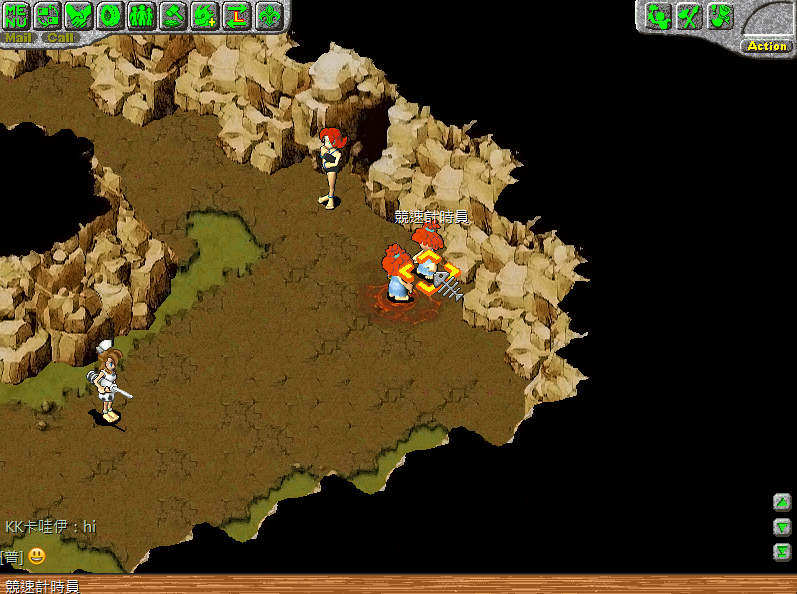Click the exclamation face icon
The image size is (797, 594).
pyautogui.click(x=719, y=16)
